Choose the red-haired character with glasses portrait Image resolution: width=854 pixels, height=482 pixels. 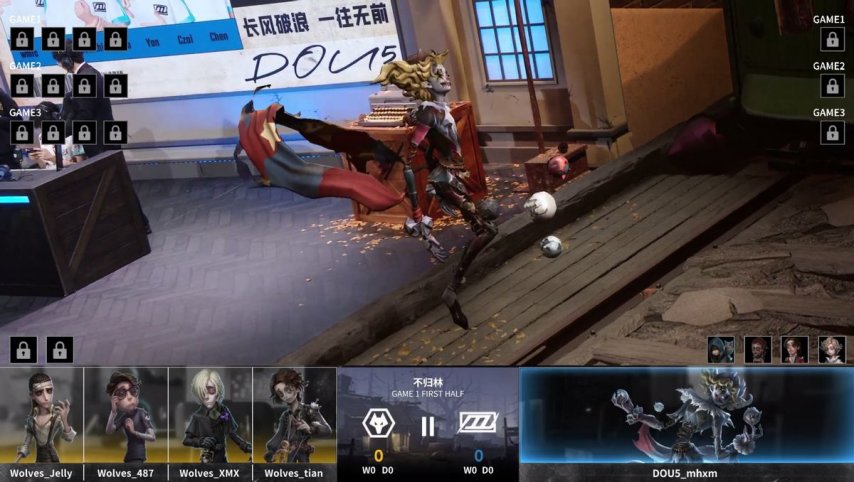pos(759,349)
